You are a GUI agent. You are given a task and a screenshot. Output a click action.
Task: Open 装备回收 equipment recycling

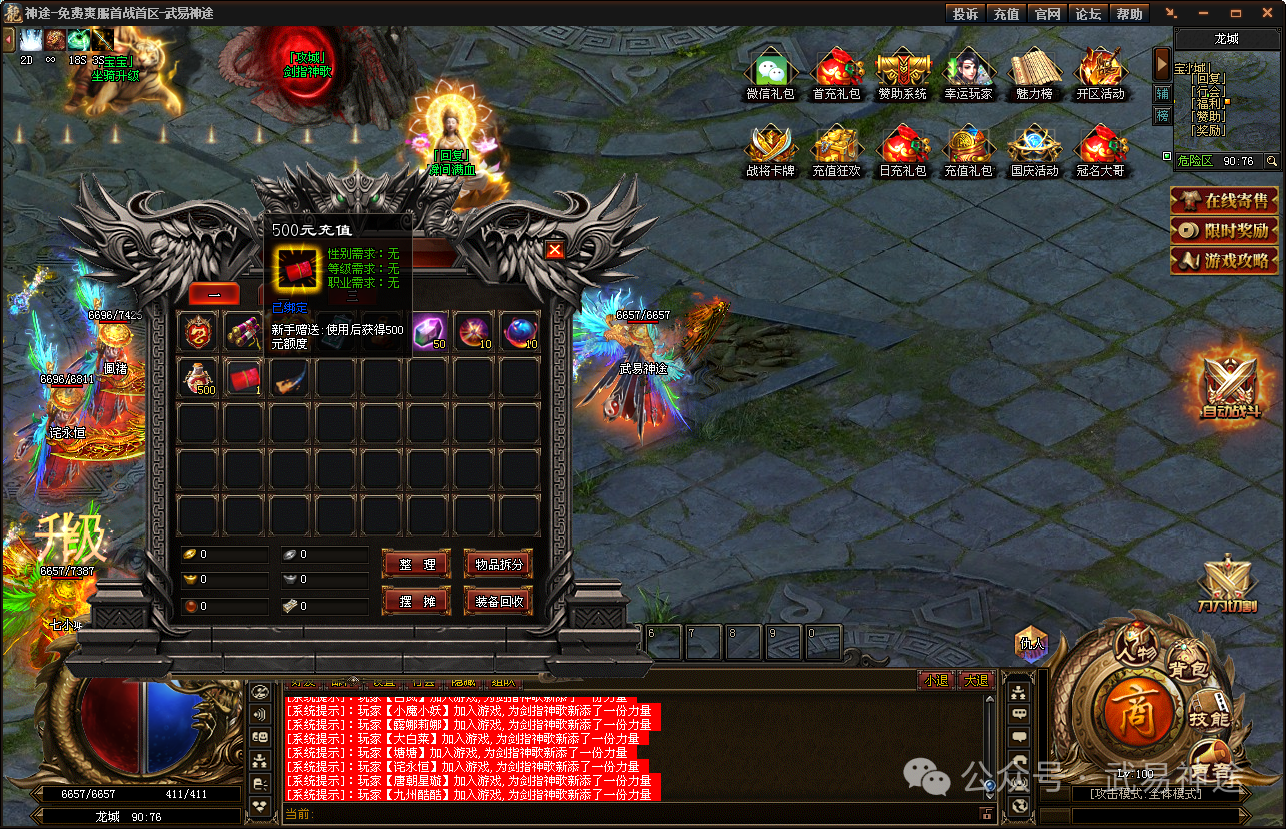pos(498,601)
